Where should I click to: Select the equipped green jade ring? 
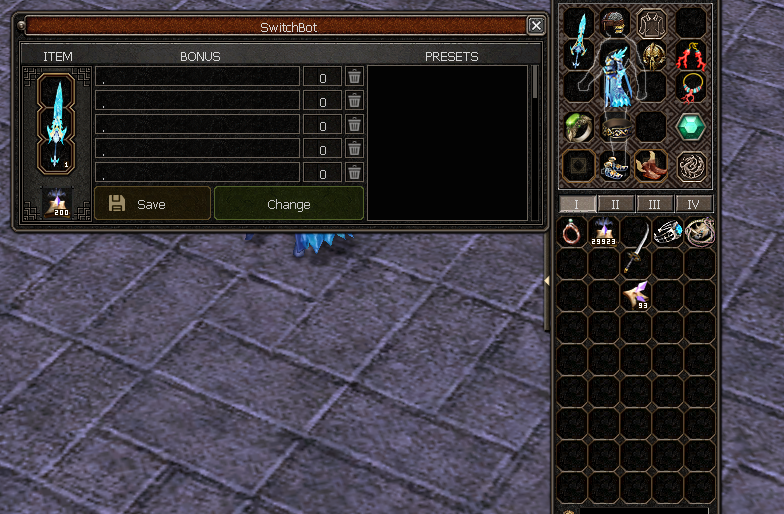coord(578,126)
